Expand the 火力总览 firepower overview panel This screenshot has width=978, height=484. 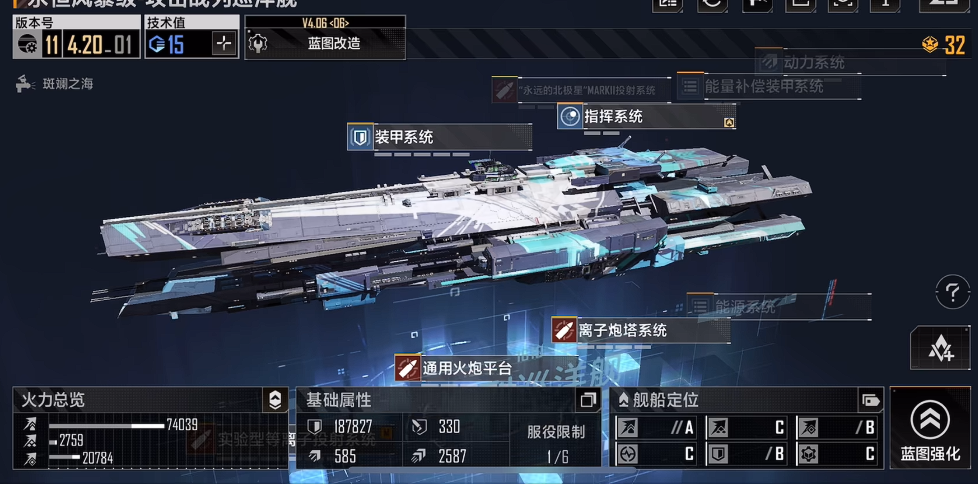pyautogui.click(x=275, y=400)
